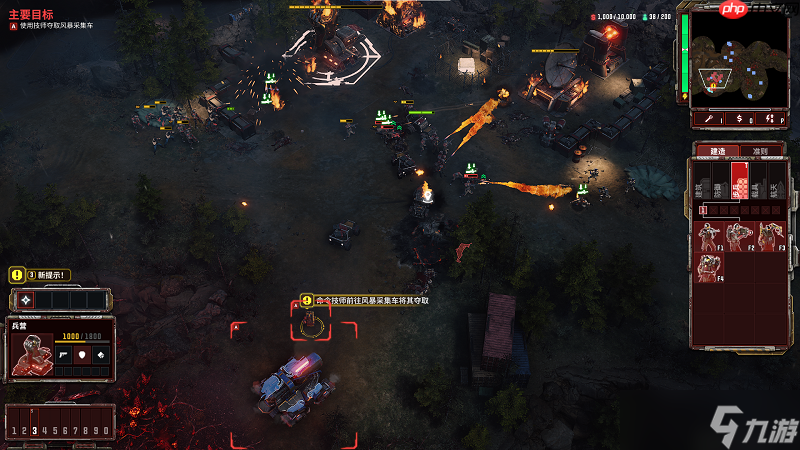The width and height of the screenshot is (800, 450).
Task: Select control group 1
Action: [13, 431]
